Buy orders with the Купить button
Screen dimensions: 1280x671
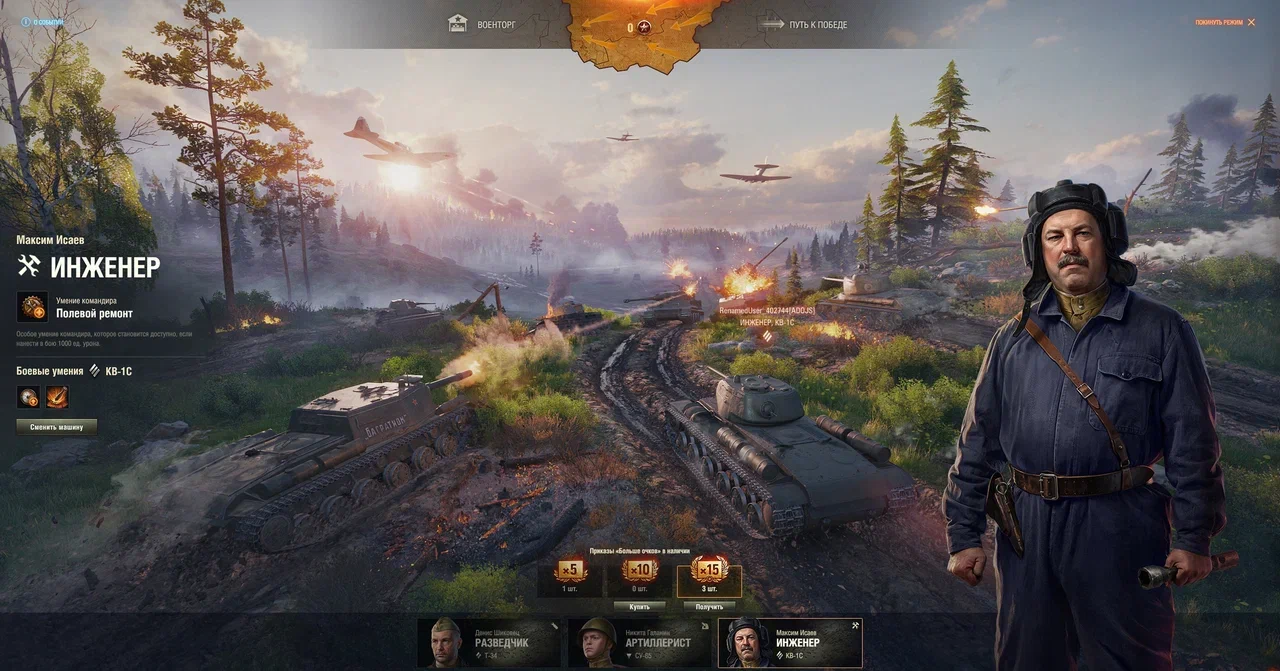click(639, 606)
